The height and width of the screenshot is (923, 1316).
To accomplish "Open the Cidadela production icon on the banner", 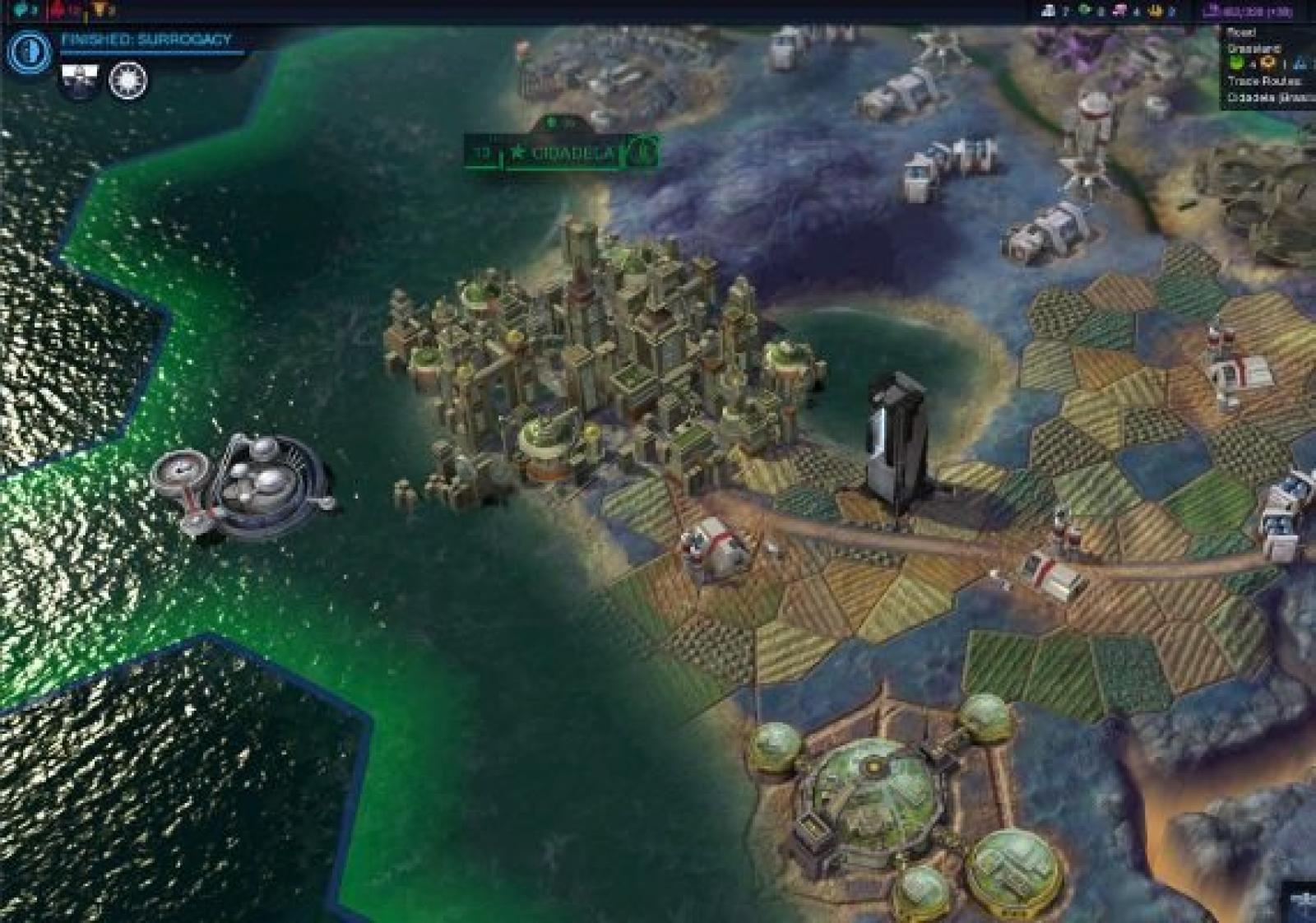I will [645, 151].
